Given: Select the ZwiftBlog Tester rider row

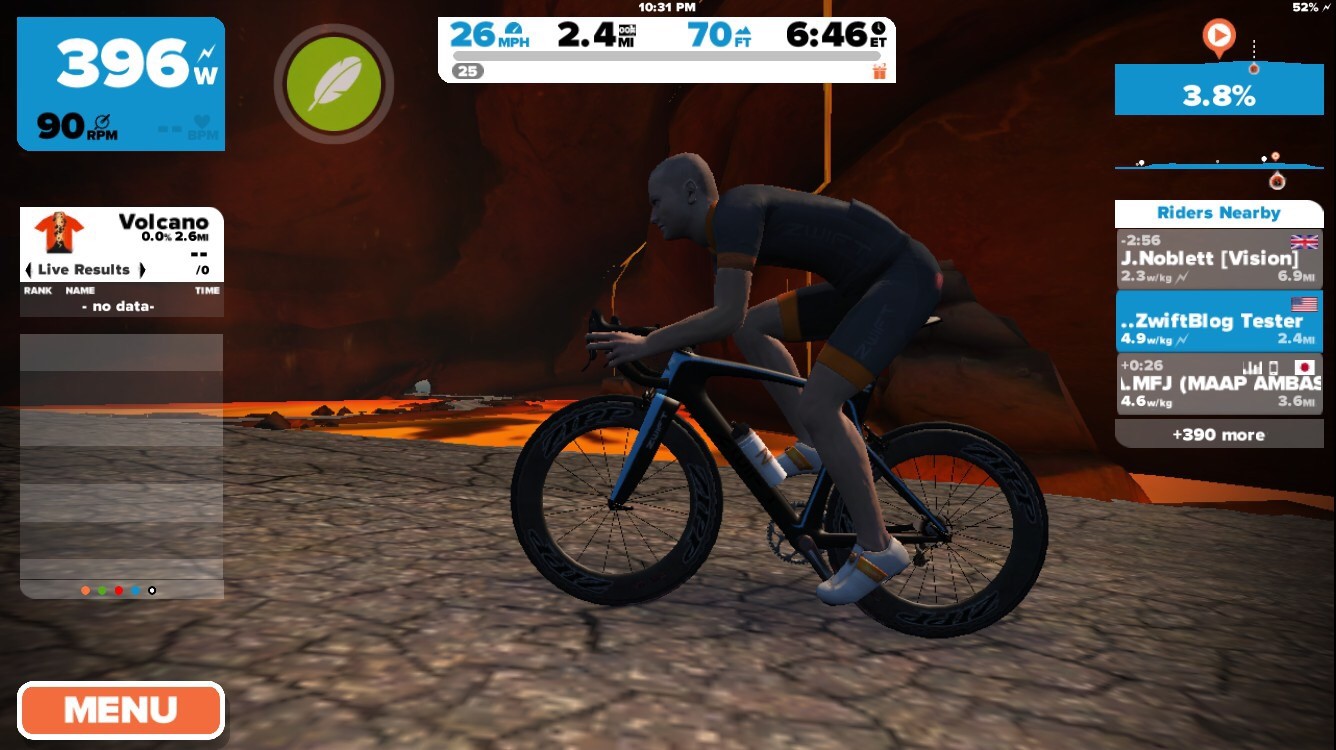Looking at the screenshot, I should click(x=1218, y=321).
